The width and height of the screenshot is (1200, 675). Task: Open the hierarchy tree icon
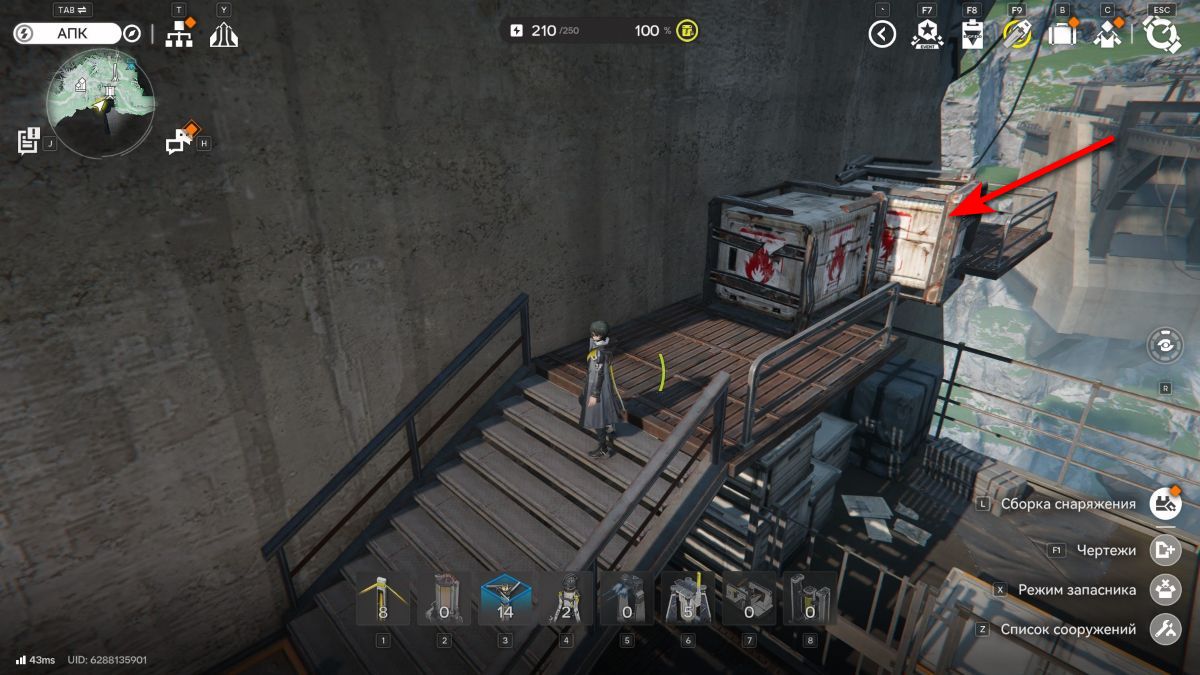pos(179,34)
